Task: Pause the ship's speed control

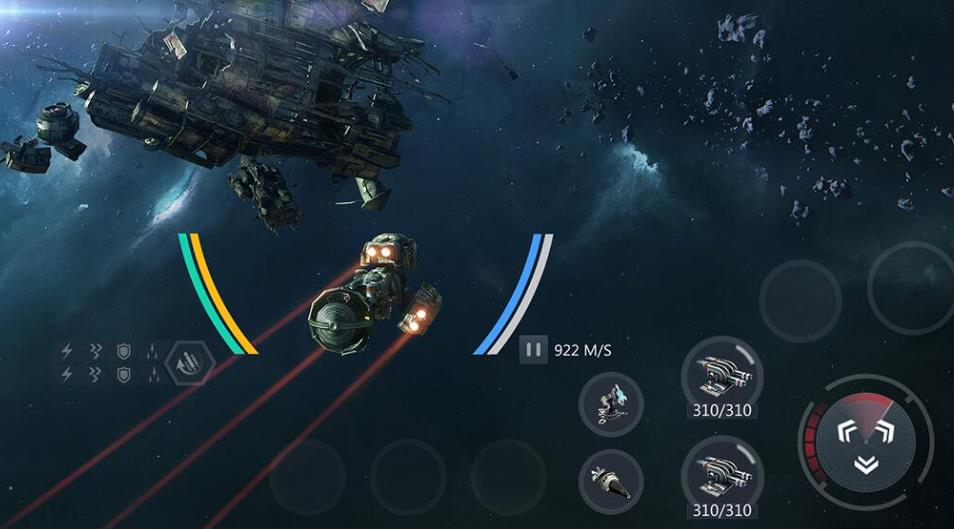Action: [x=533, y=350]
